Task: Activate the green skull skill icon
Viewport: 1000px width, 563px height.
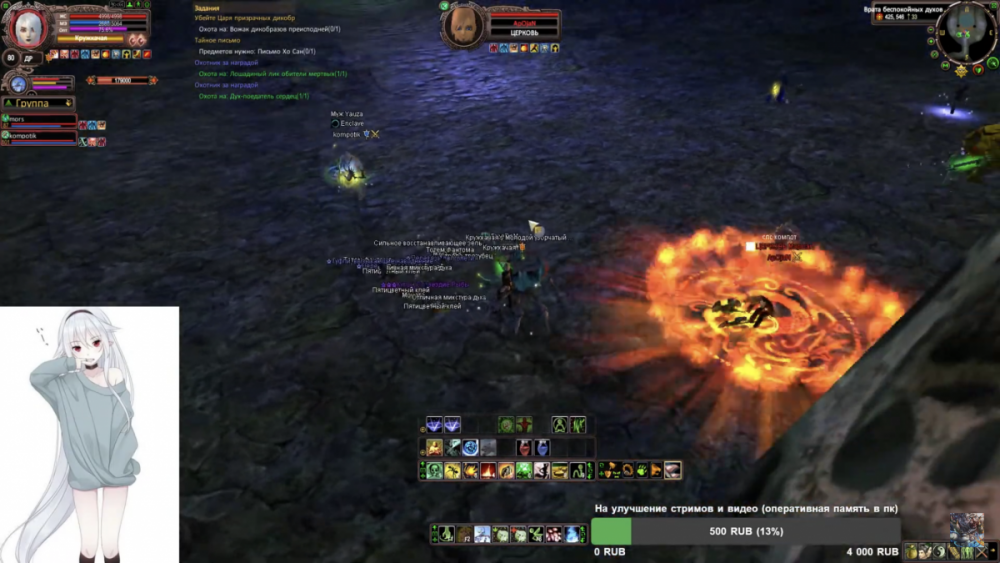Action: [x=435, y=470]
